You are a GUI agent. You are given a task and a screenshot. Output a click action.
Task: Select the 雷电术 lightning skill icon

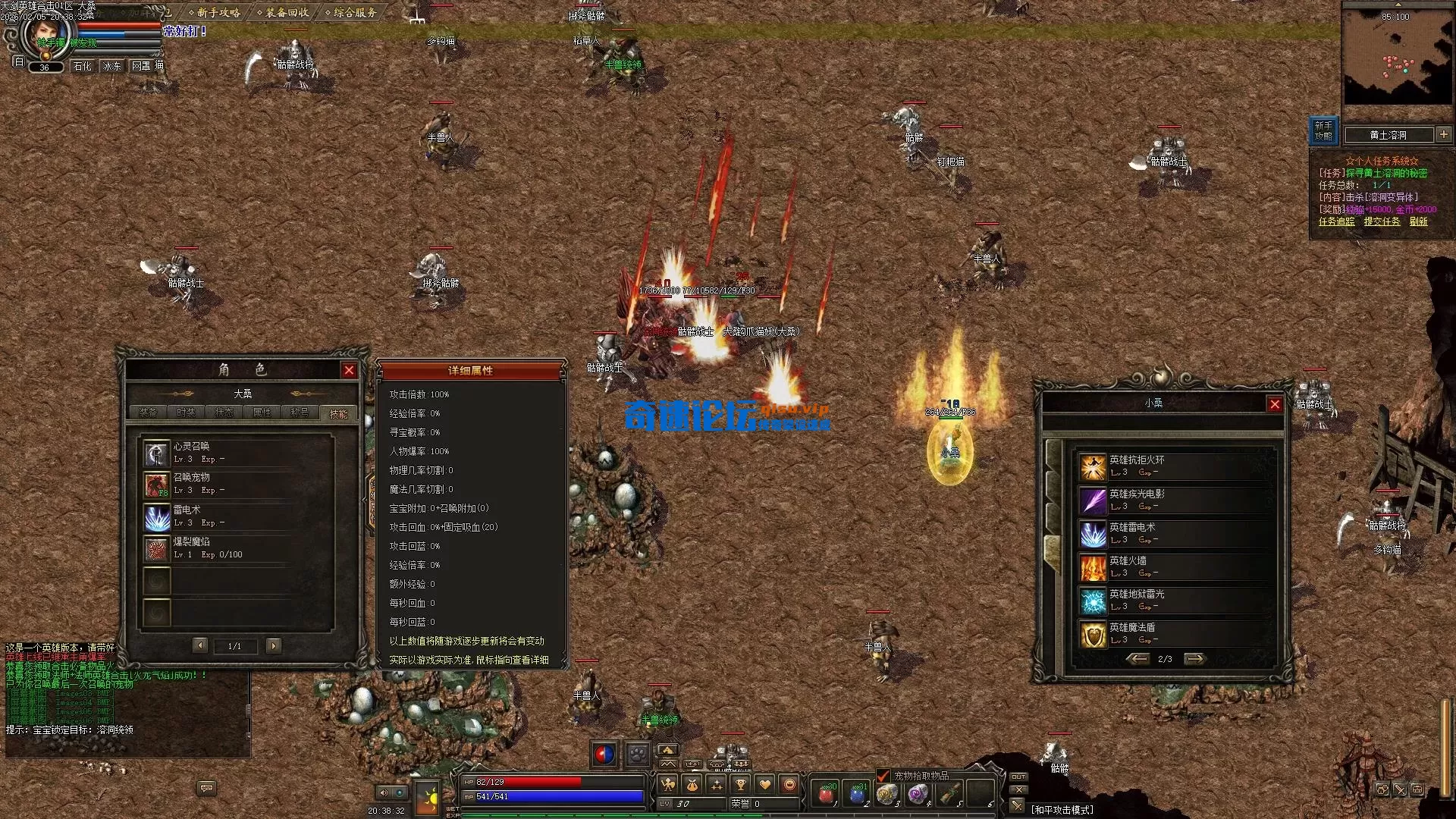[x=157, y=518]
